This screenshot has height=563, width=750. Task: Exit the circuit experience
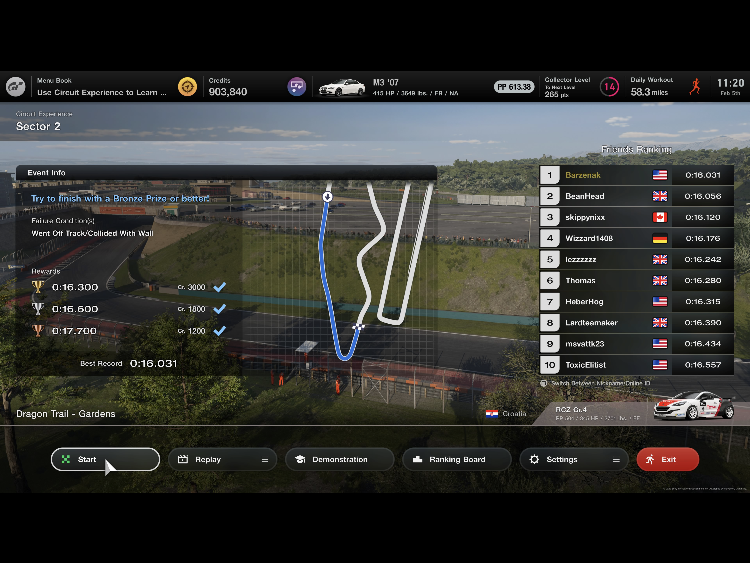coord(667,459)
